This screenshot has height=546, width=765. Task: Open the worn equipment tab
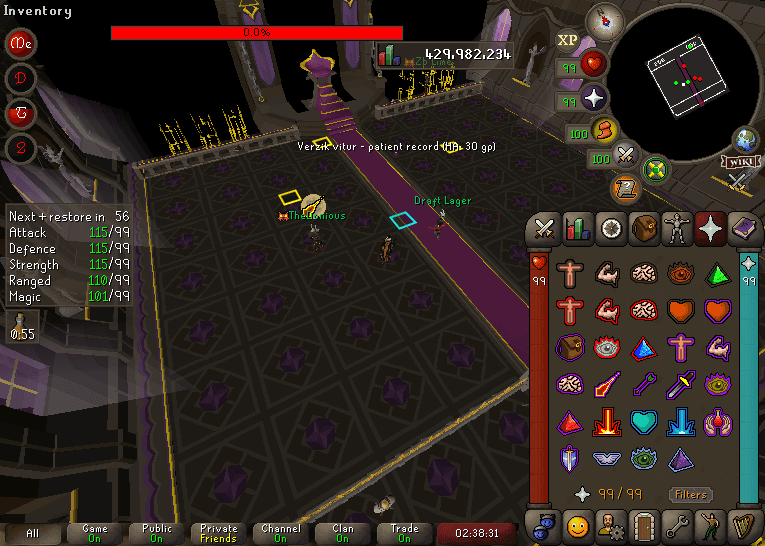pyautogui.click(x=678, y=228)
